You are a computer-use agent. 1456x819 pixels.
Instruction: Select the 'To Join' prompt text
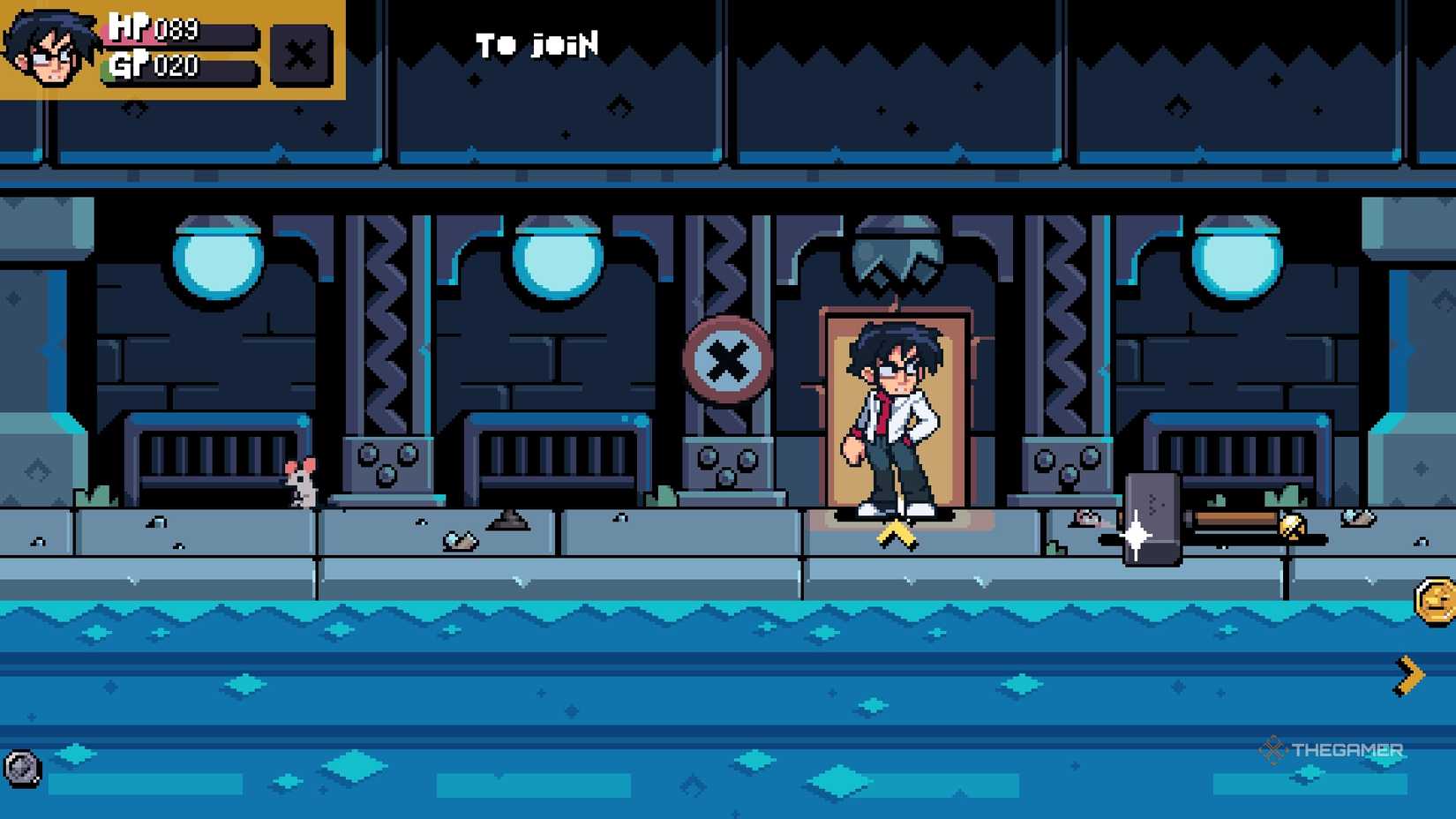point(537,44)
